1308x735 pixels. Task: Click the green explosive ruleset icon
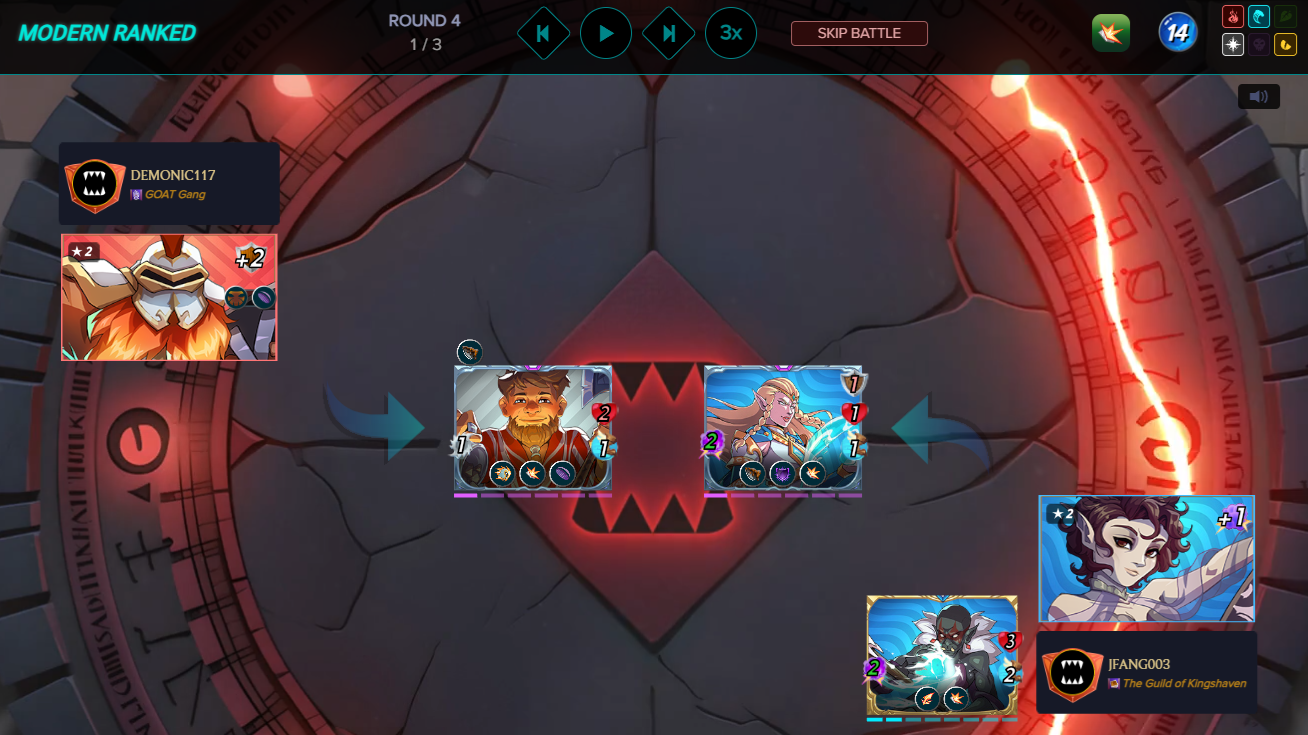point(1110,32)
